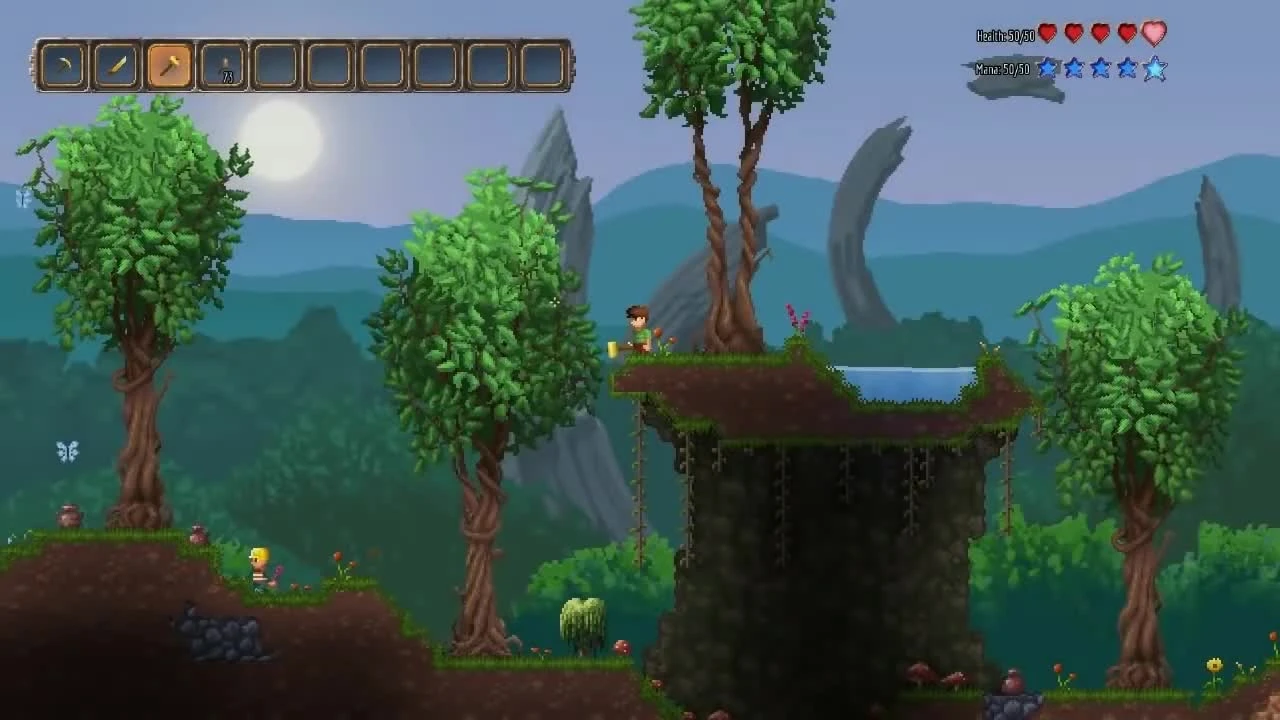Click the blue butterfly on the left
The image size is (1280, 720).
pyautogui.click(x=67, y=452)
